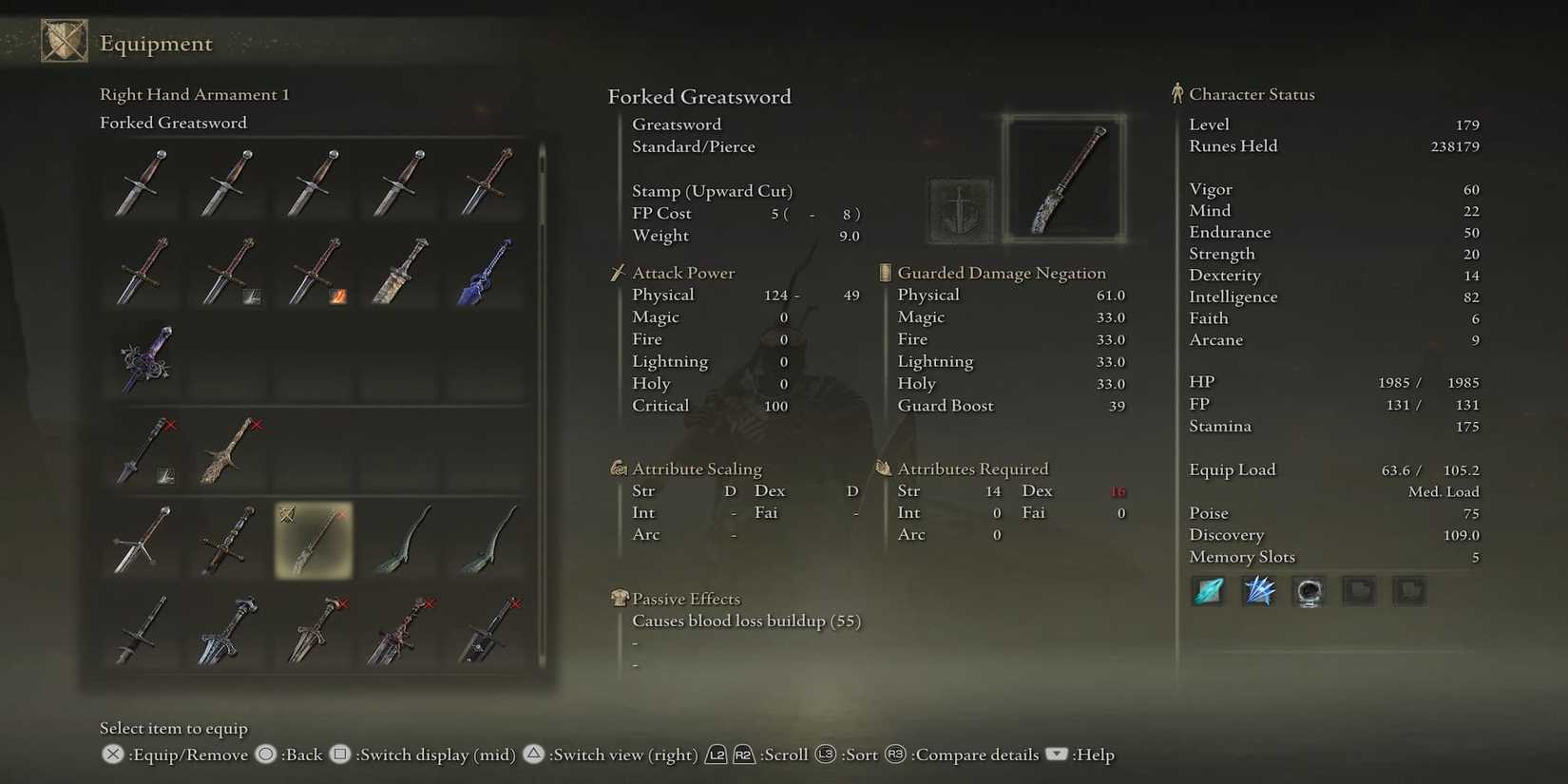Click the Character Status figure icon
This screenshot has height=784, width=1568.
[1178, 92]
